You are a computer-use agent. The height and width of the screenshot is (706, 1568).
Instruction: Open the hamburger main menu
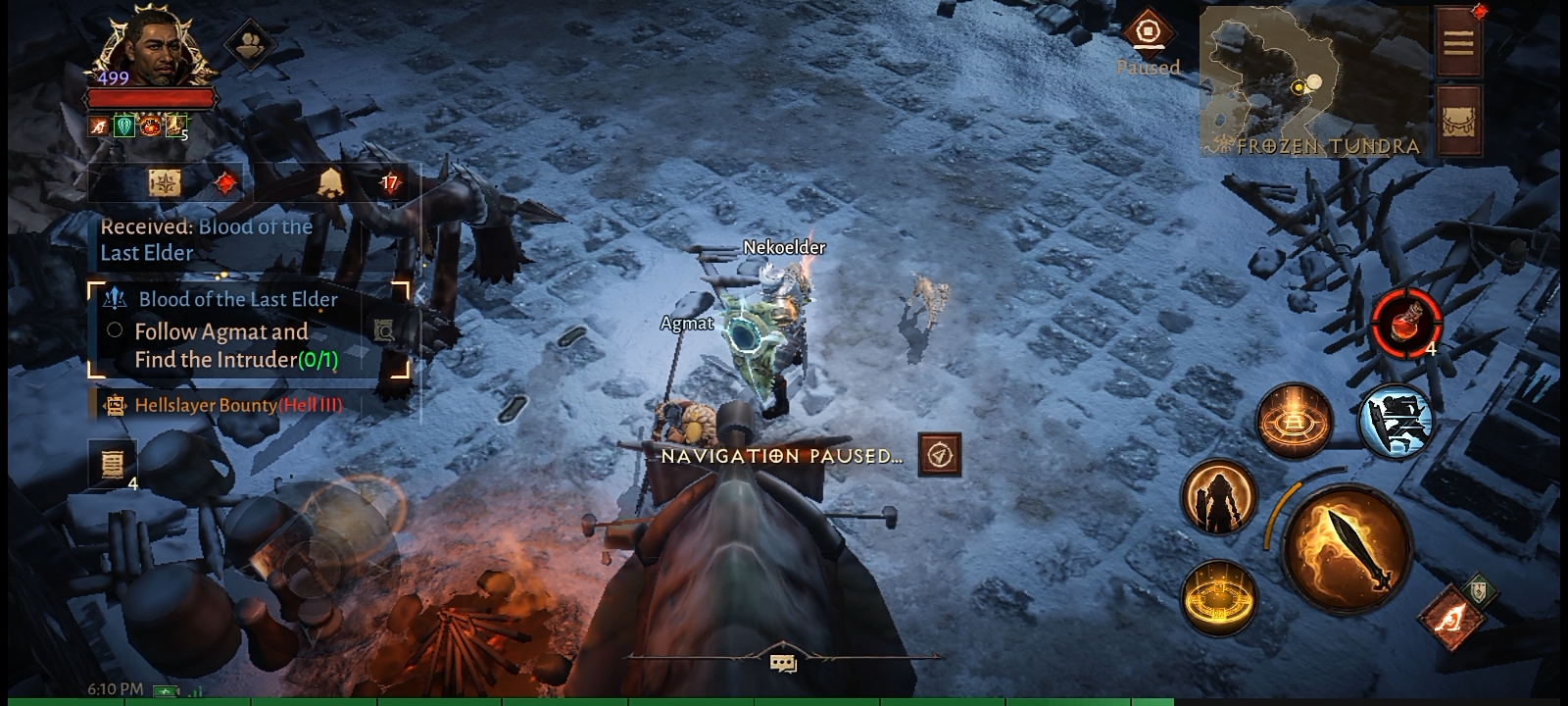pyautogui.click(x=1457, y=42)
